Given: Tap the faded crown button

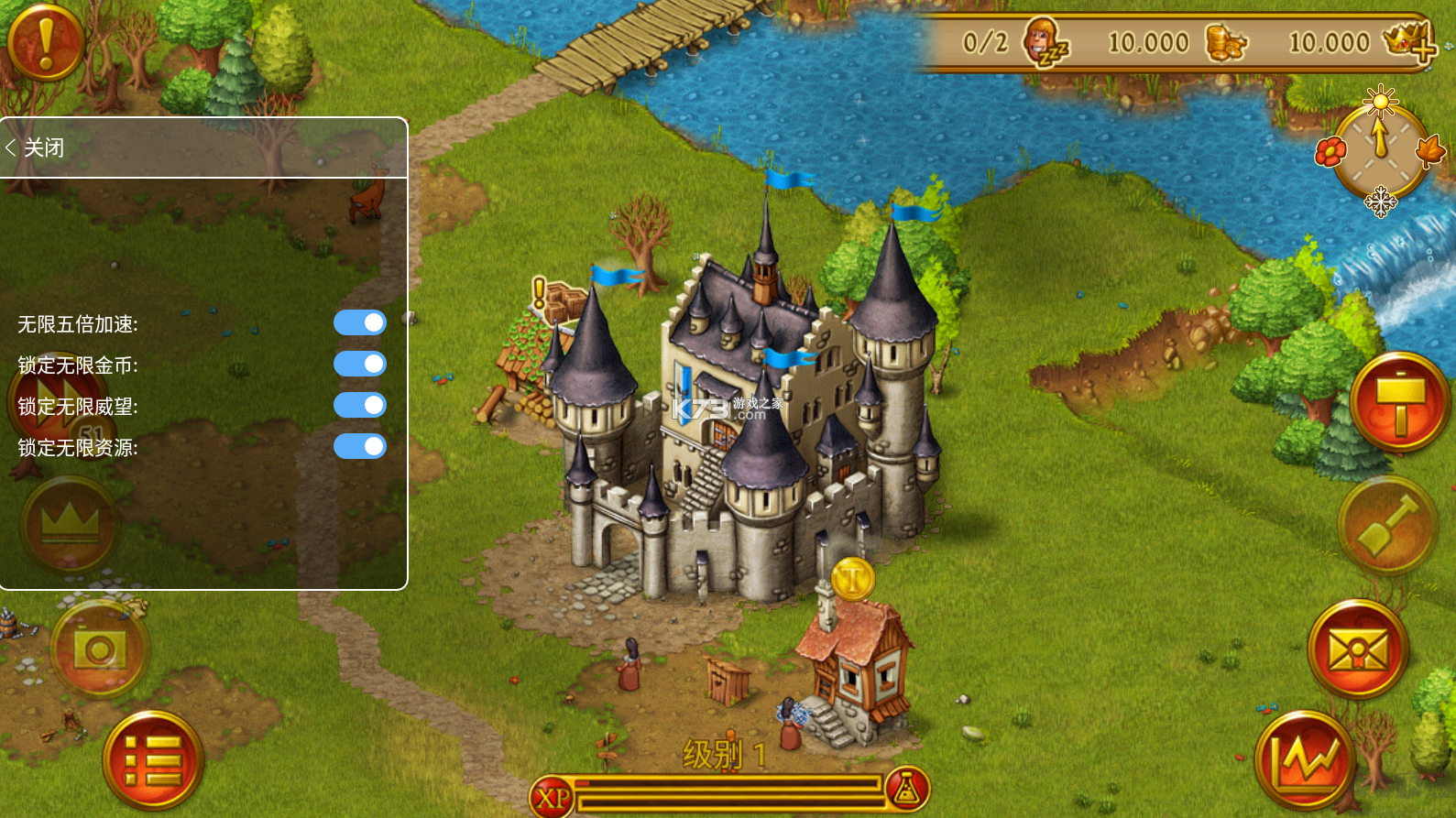Looking at the screenshot, I should click(x=70, y=525).
